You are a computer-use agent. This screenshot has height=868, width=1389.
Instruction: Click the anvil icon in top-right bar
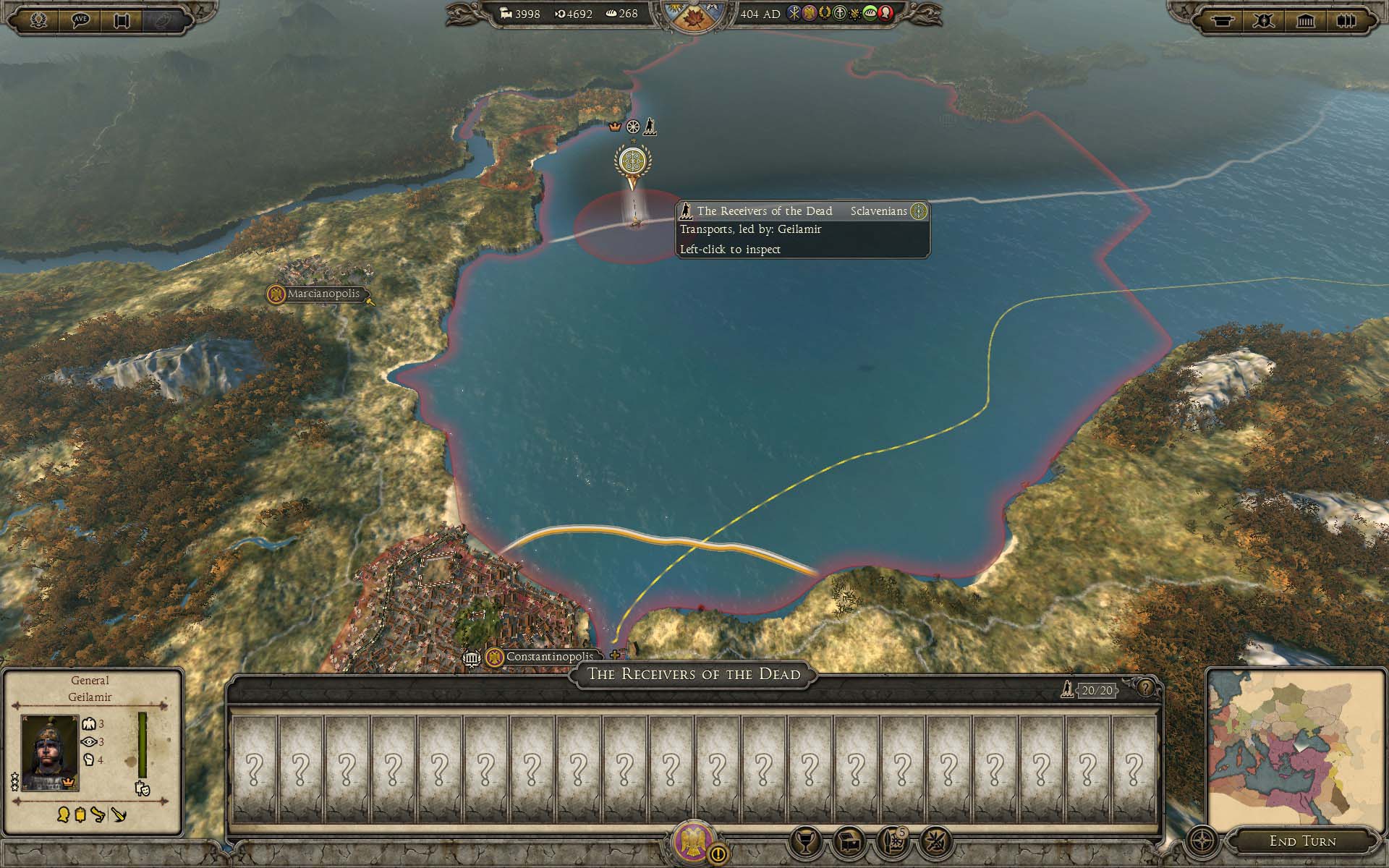1222,20
